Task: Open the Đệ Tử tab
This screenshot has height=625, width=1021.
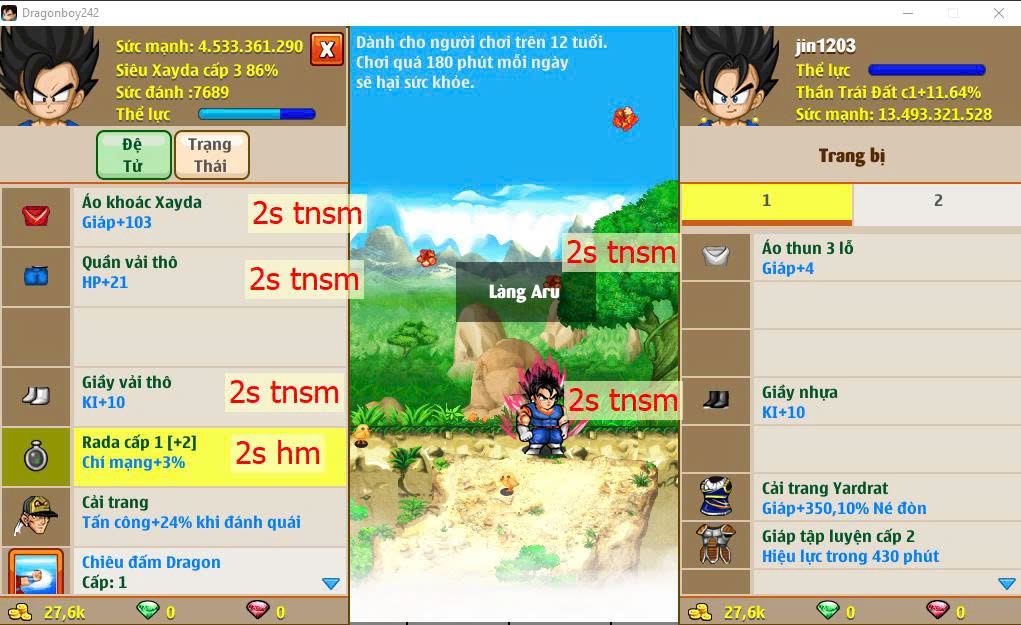Action: click(x=133, y=155)
